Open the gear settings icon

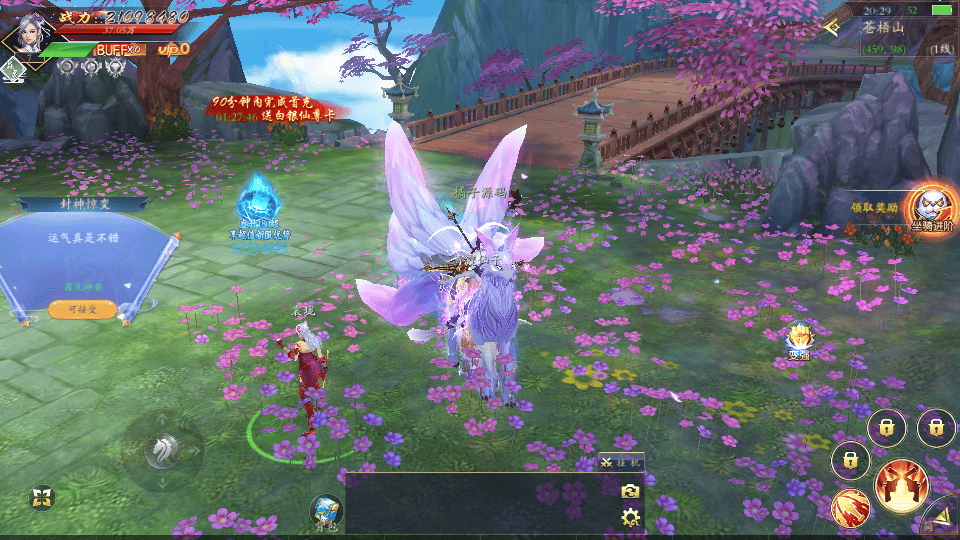point(630,517)
